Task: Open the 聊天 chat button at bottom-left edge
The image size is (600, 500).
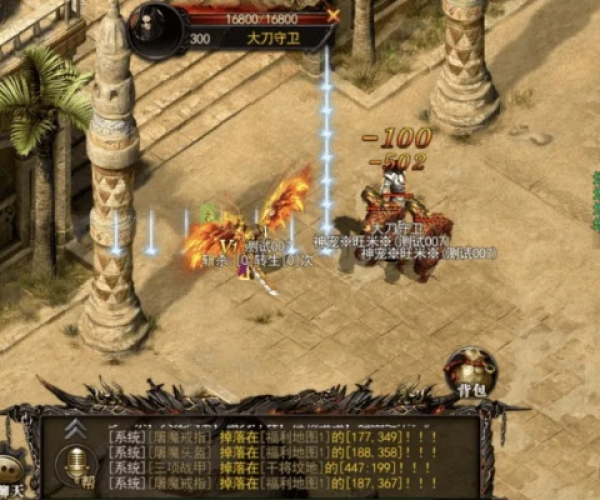Action: [x=10, y=474]
